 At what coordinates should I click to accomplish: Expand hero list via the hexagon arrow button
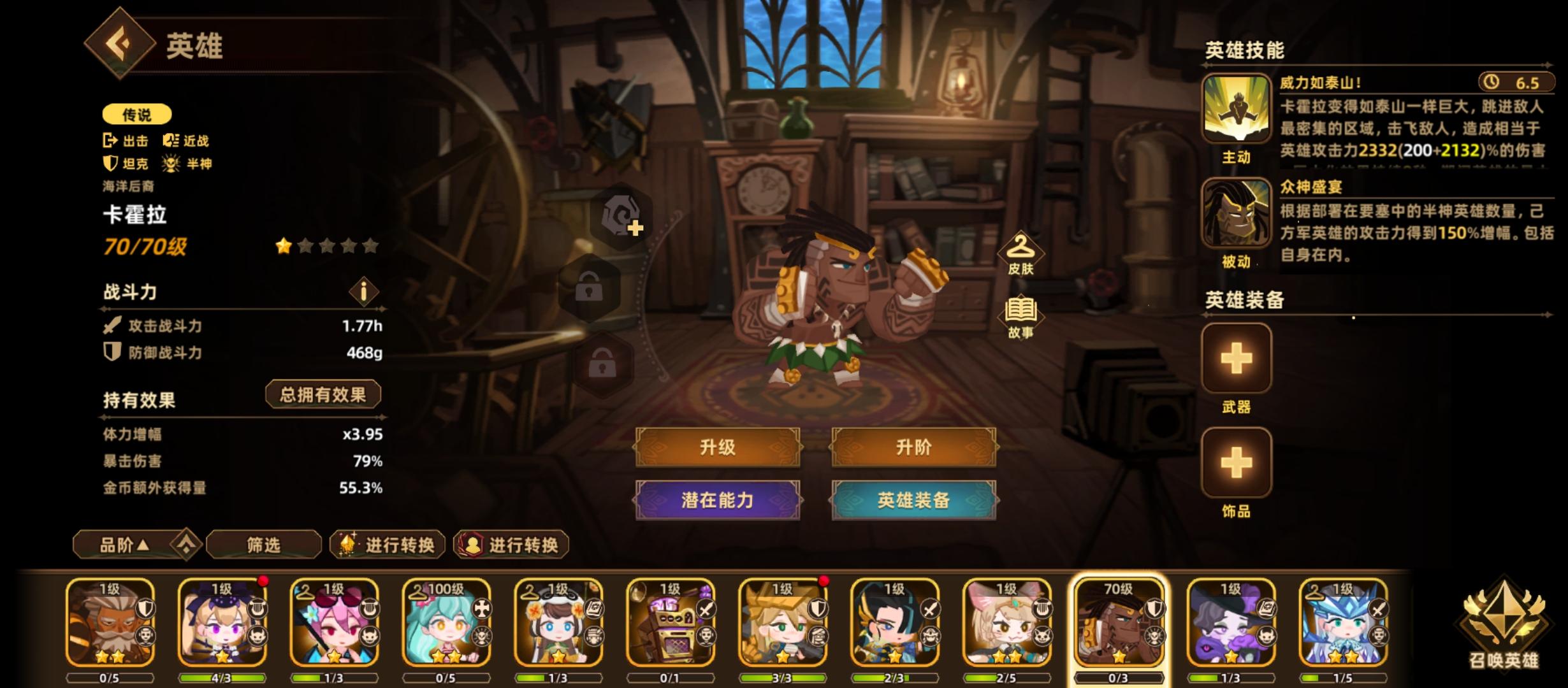point(185,545)
